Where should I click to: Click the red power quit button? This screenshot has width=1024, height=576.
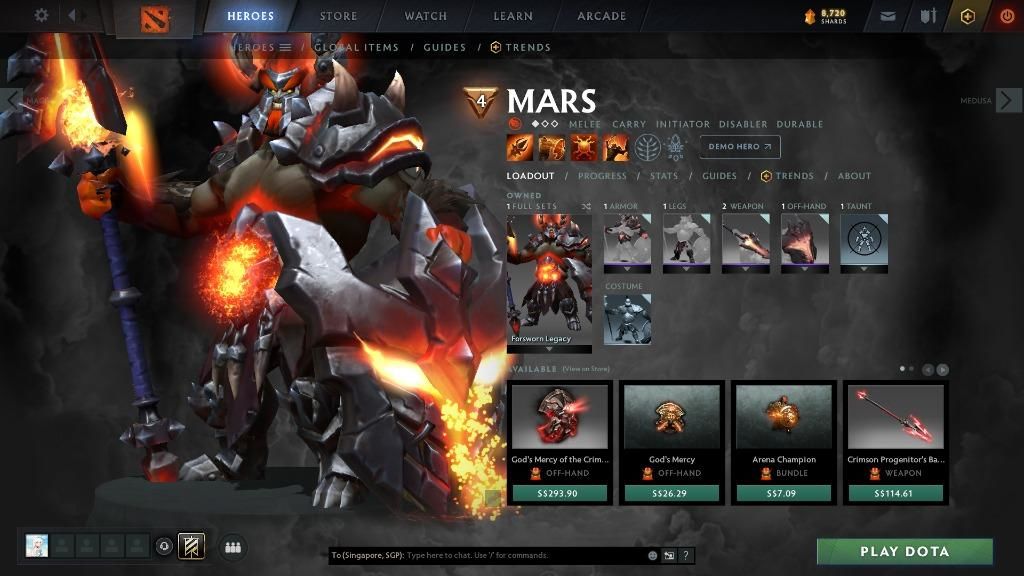[x=1006, y=16]
